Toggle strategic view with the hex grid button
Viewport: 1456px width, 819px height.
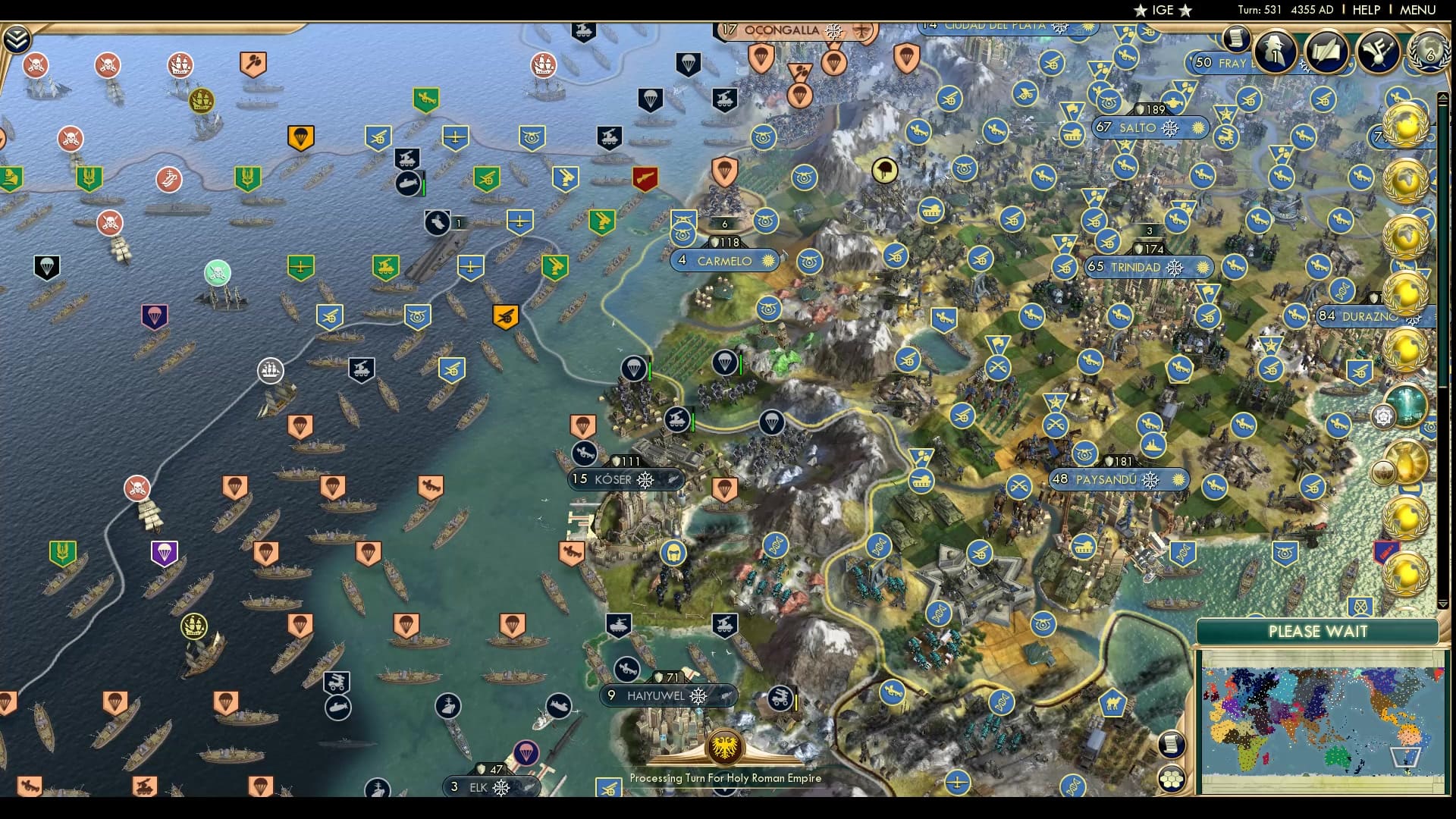click(x=1172, y=777)
